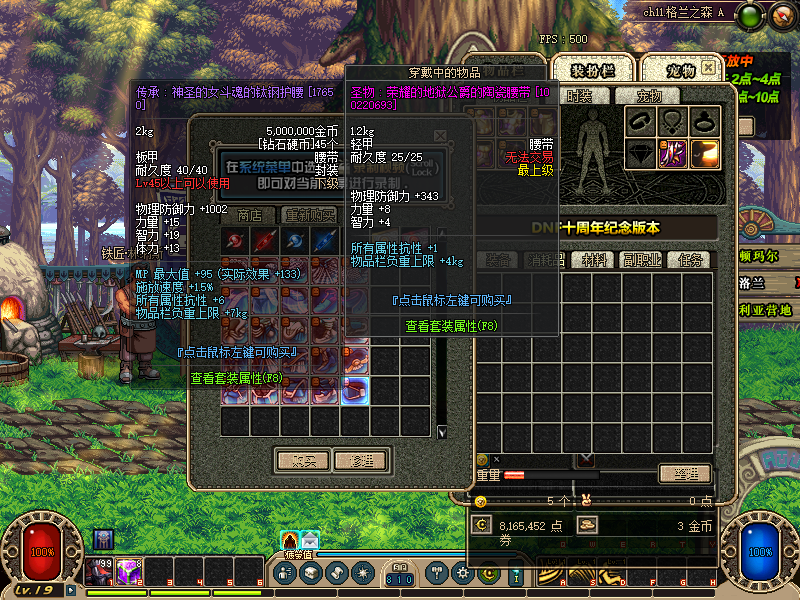The height and width of the screenshot is (600, 800).
Task: Close the inventory window
Action: click(x=708, y=67)
